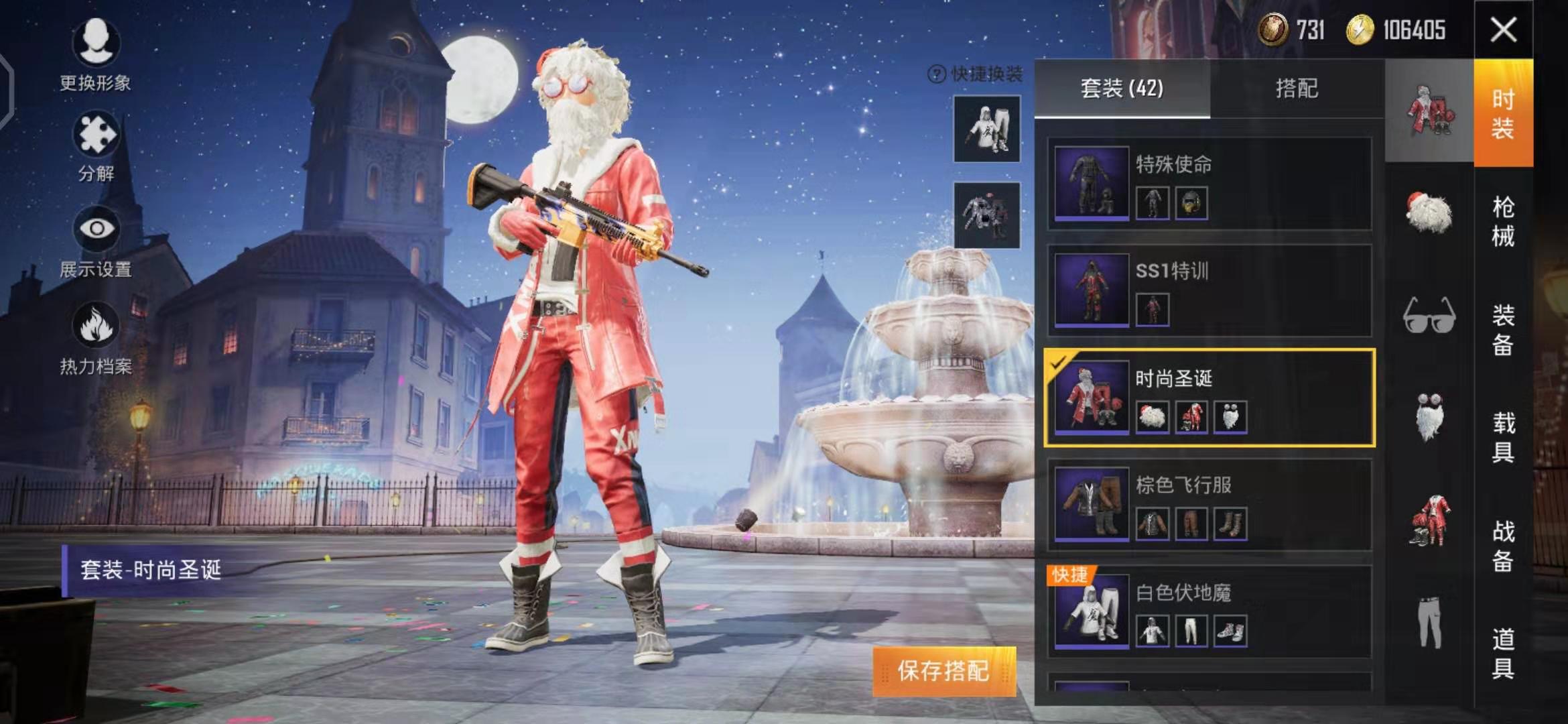Select the SS1特训 outfit set

[1210, 290]
